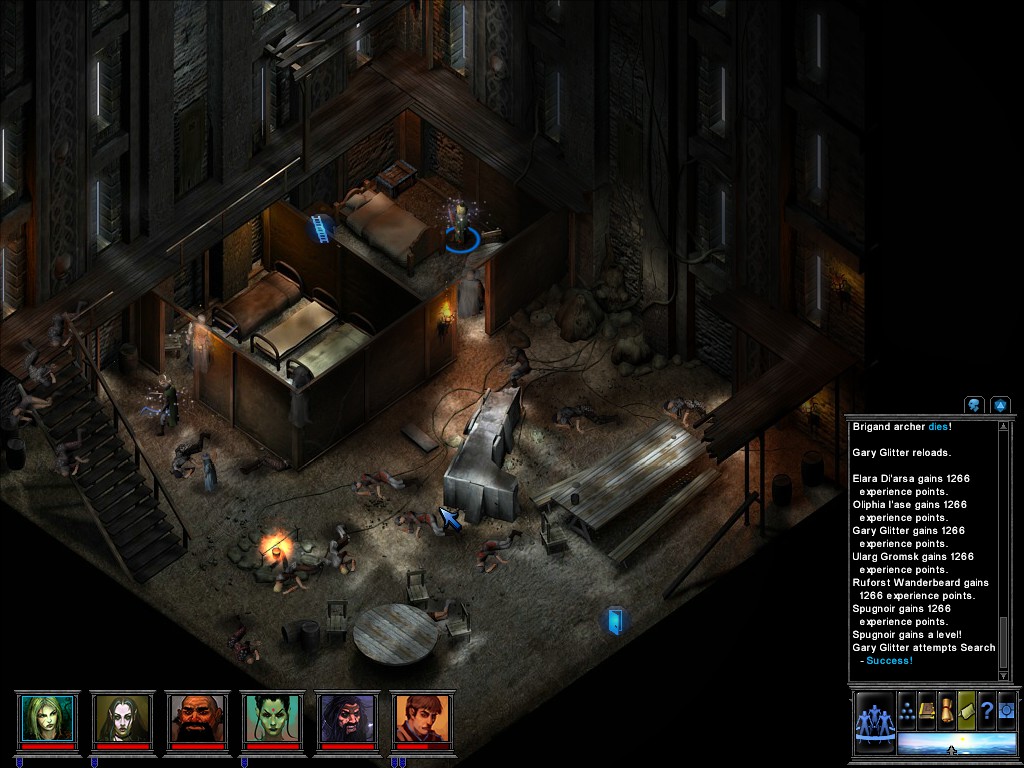Switch to the blue dice roll tab
Viewport: 1024px width, 768px height.
(x=999, y=405)
